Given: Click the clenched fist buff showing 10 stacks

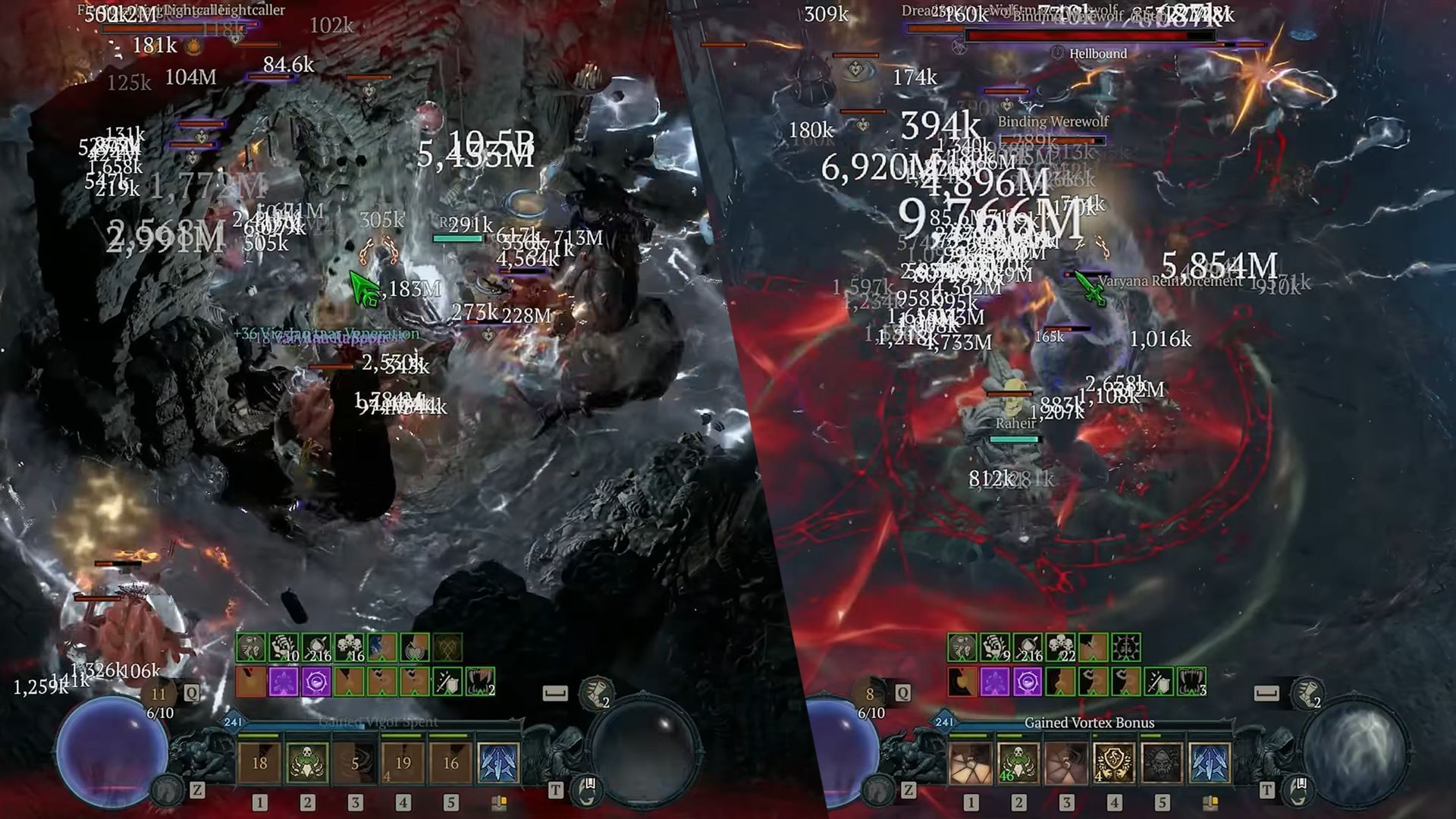Looking at the screenshot, I should [283, 648].
